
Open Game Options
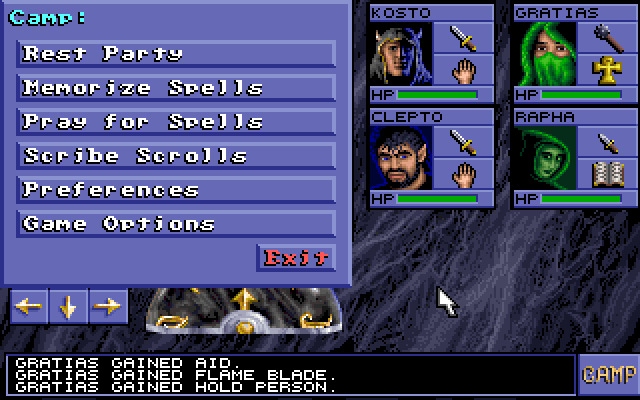tap(176, 224)
